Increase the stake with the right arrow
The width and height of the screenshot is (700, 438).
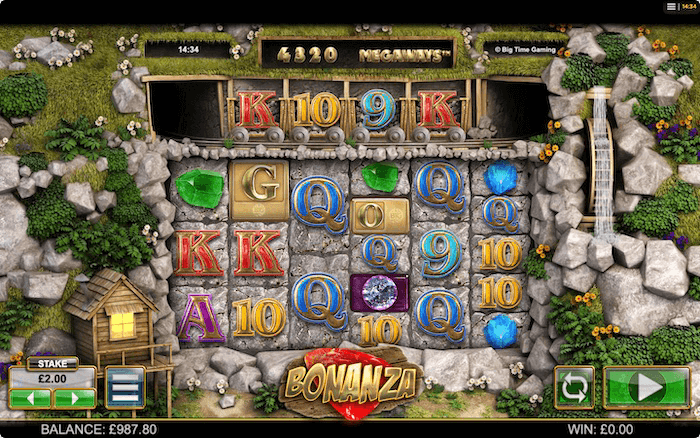(x=75, y=398)
